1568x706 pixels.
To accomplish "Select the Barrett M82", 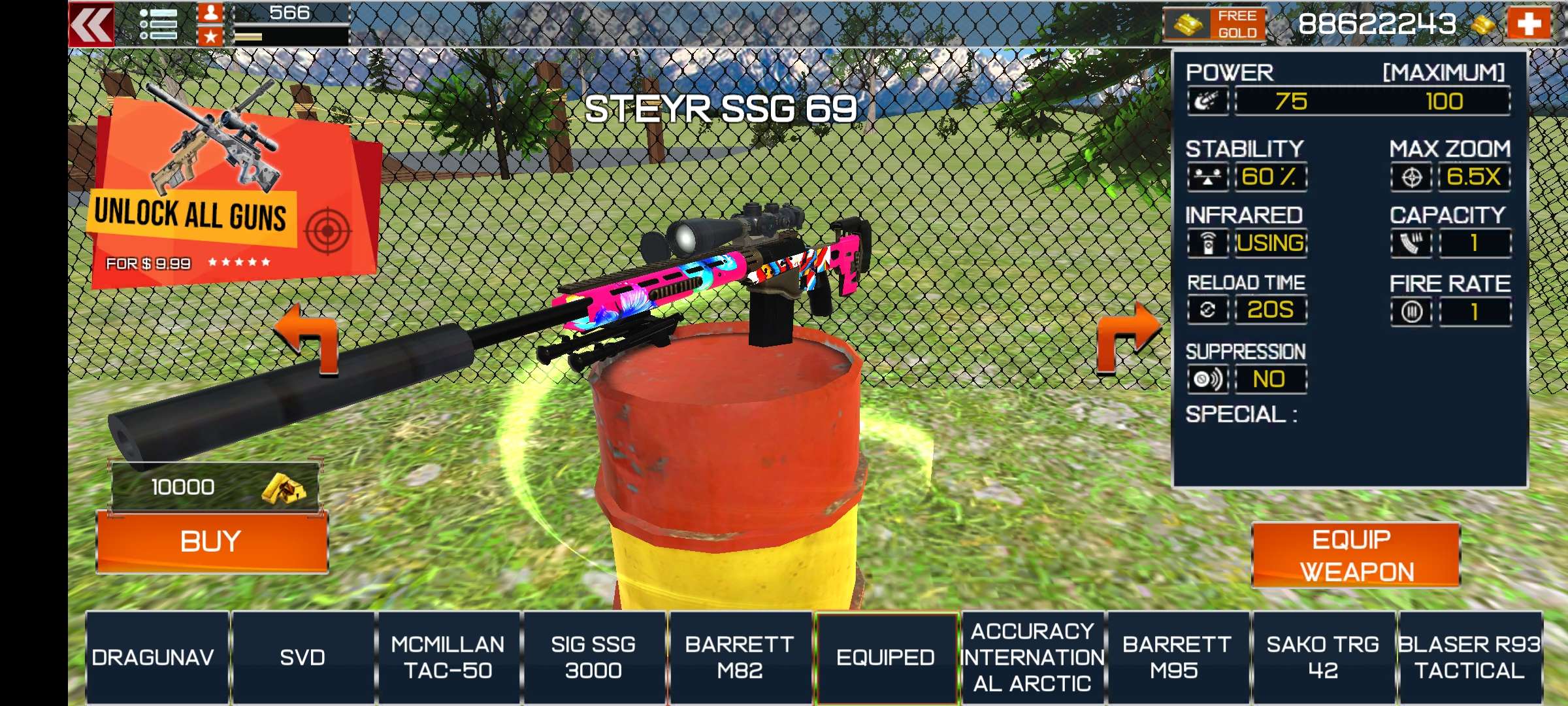I will tap(740, 657).
